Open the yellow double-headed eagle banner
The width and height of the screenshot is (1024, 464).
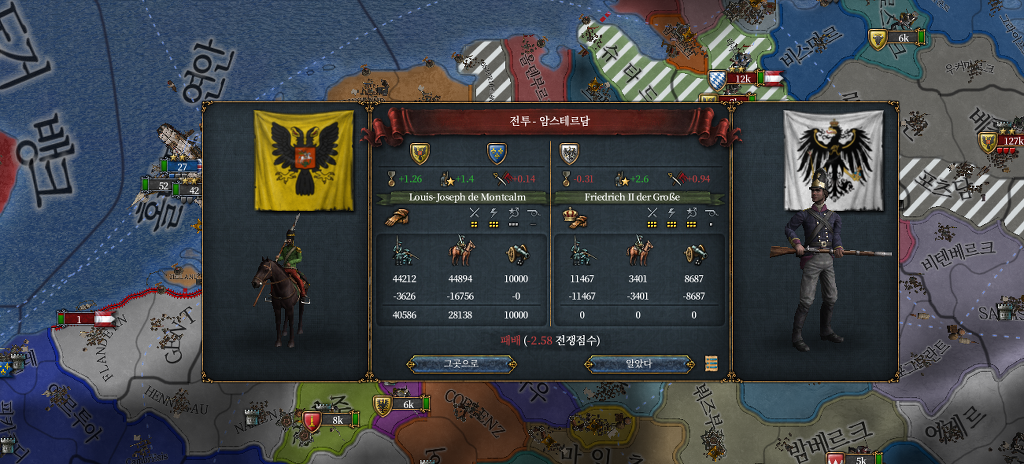pyautogui.click(x=303, y=159)
